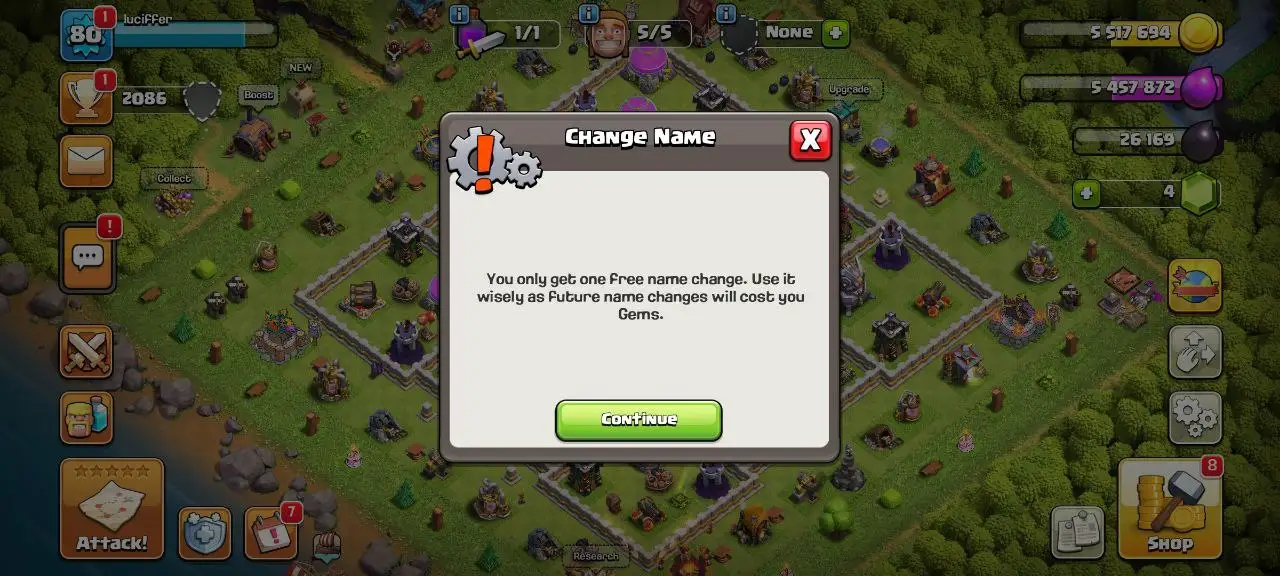Open the mail inbox envelope
Screen dimensions: 1280x576
click(86, 161)
